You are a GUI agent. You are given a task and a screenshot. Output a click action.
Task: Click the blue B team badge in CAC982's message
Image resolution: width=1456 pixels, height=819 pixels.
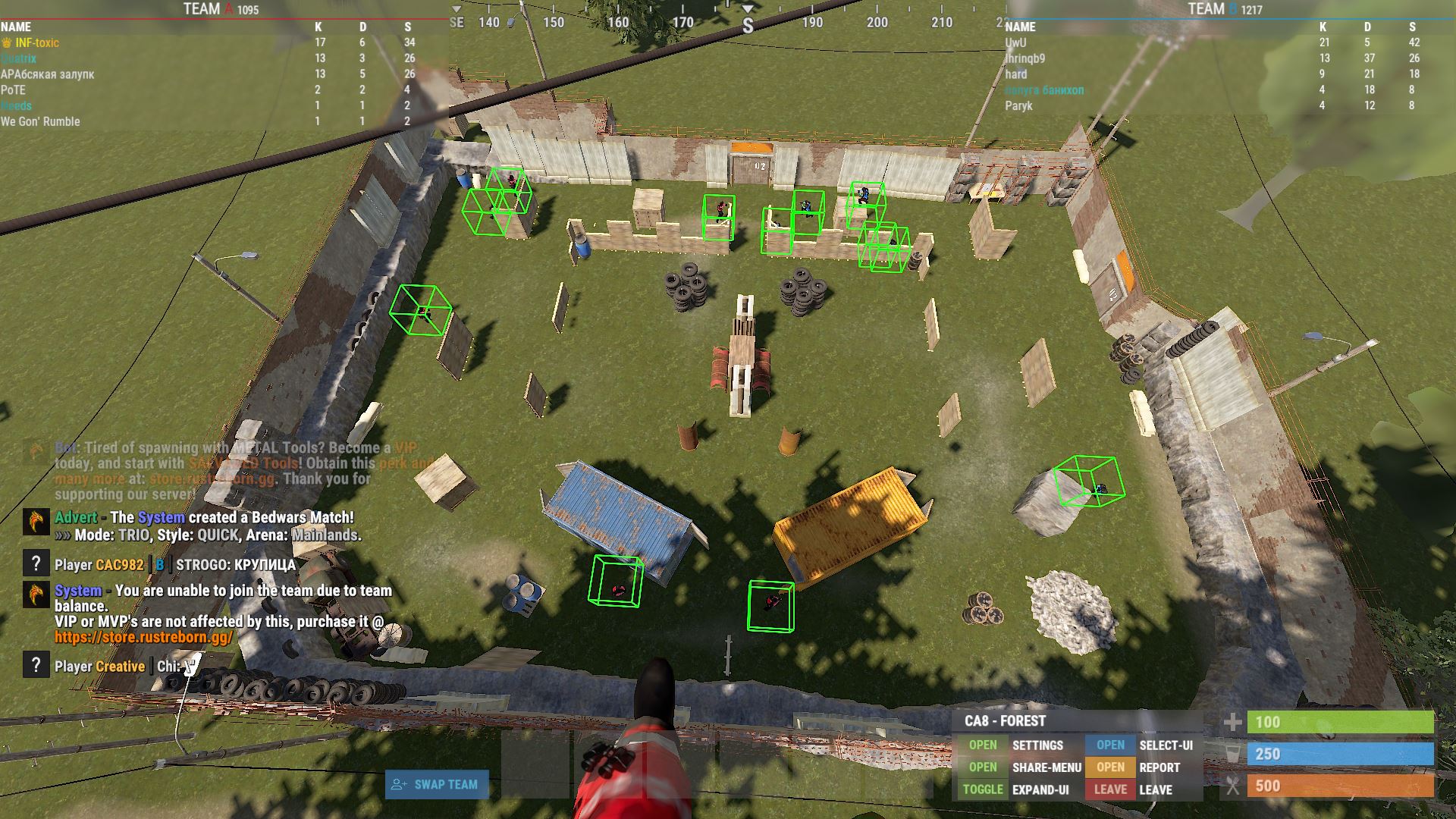click(x=158, y=565)
